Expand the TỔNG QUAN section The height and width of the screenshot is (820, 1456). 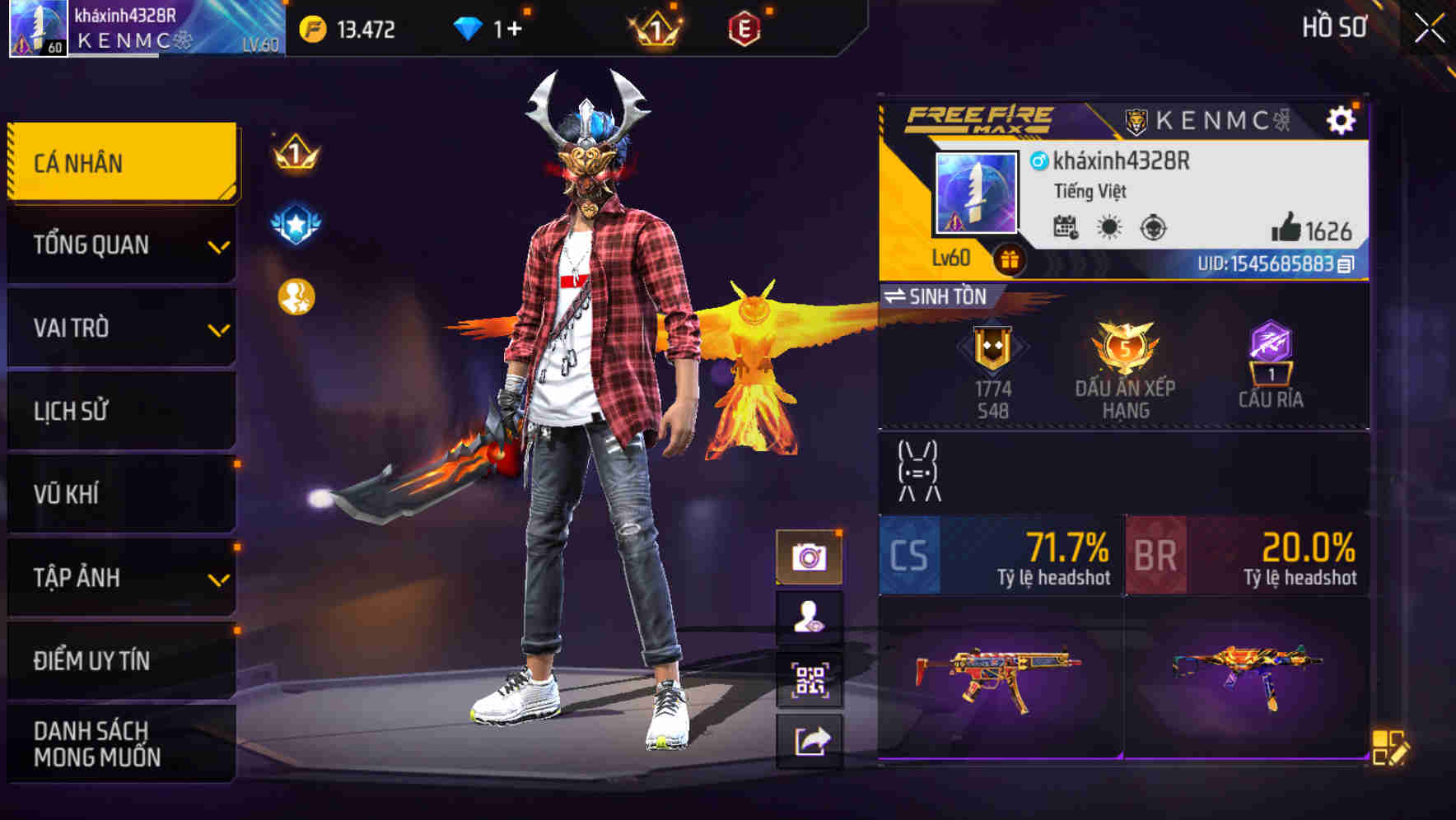(x=121, y=245)
